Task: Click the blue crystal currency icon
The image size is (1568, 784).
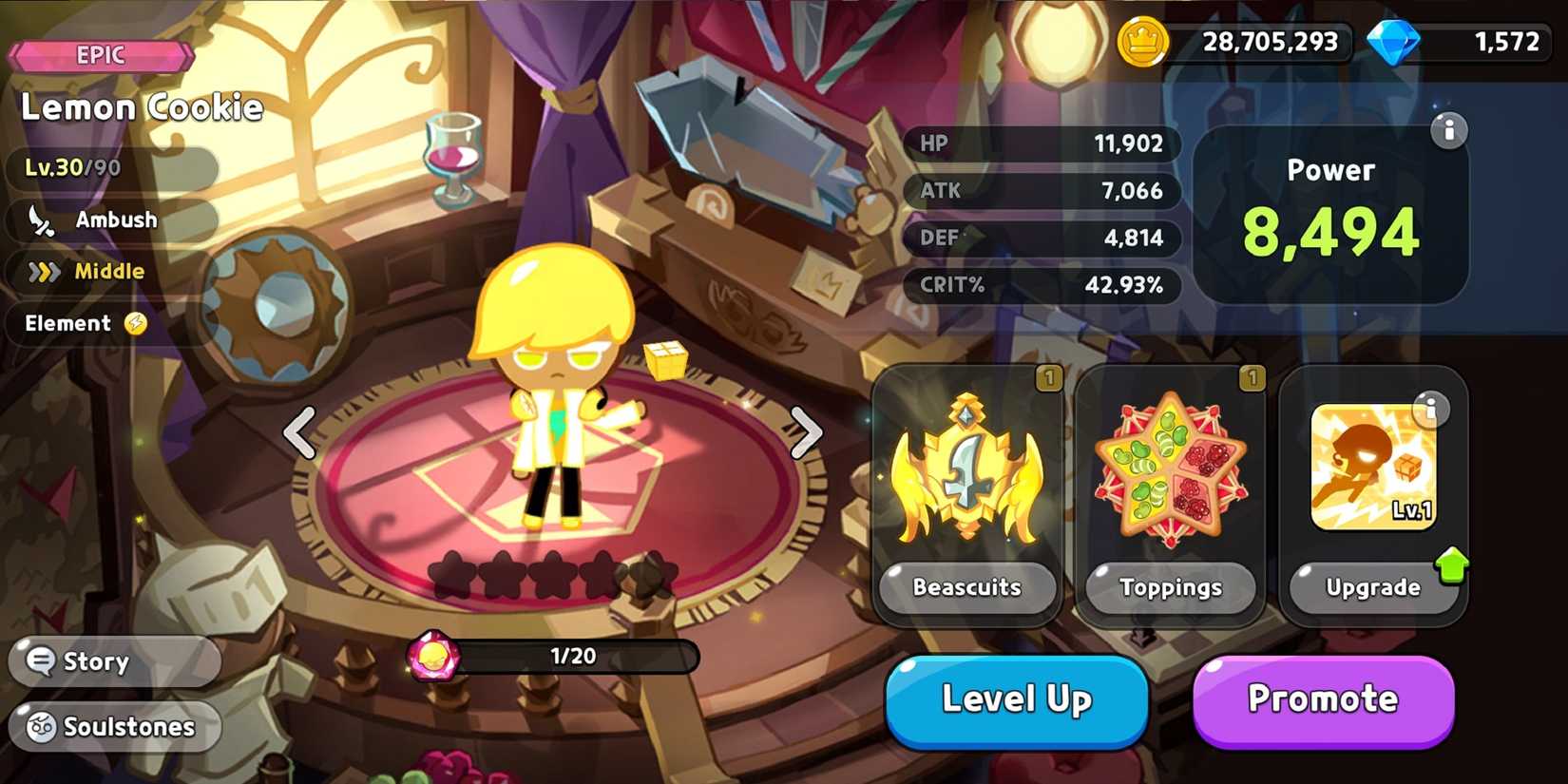Action: pos(1395,42)
